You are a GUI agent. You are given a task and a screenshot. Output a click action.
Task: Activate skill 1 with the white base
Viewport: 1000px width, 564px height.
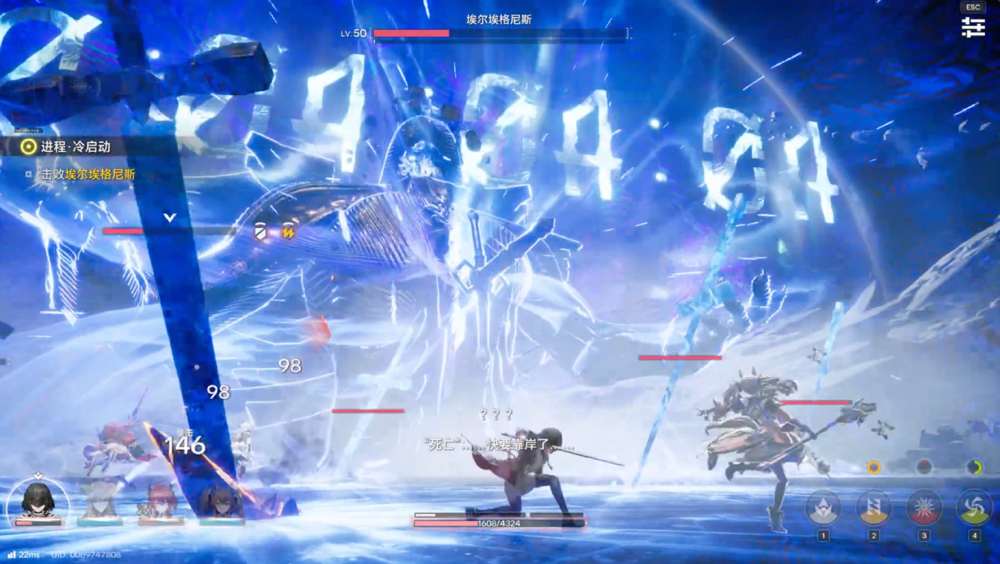click(823, 507)
